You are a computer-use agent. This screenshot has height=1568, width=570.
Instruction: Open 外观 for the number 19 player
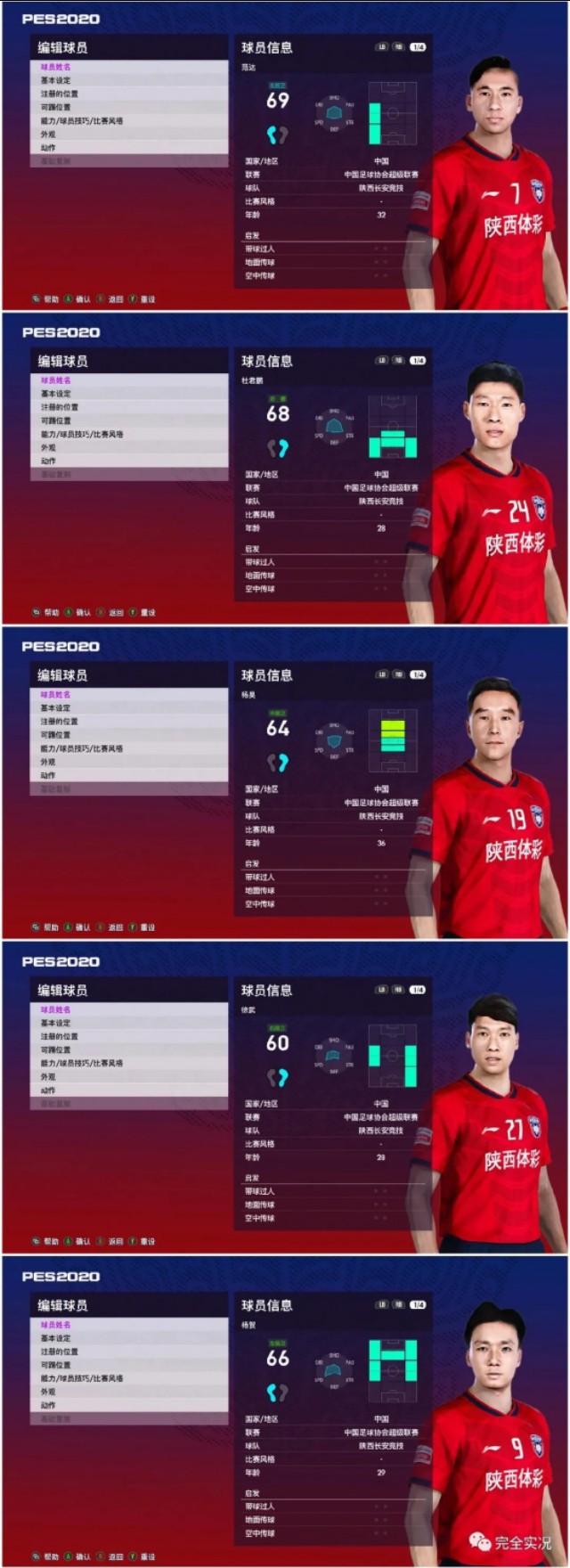[48, 763]
